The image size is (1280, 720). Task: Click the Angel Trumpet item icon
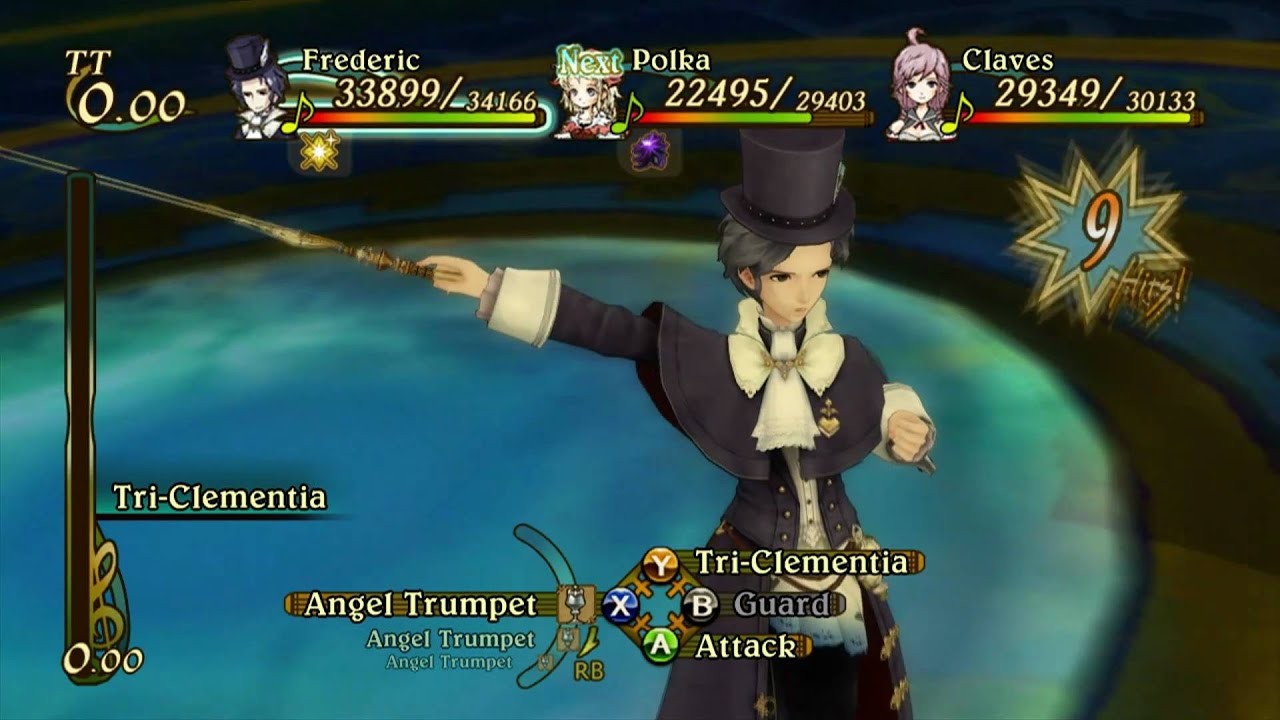coord(574,603)
